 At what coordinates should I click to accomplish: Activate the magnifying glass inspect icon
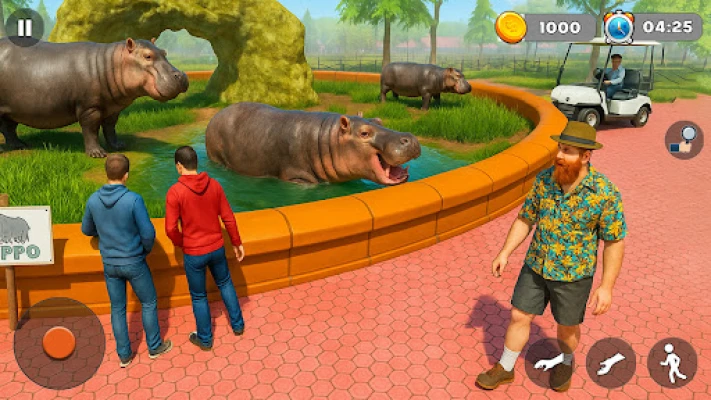(x=684, y=140)
